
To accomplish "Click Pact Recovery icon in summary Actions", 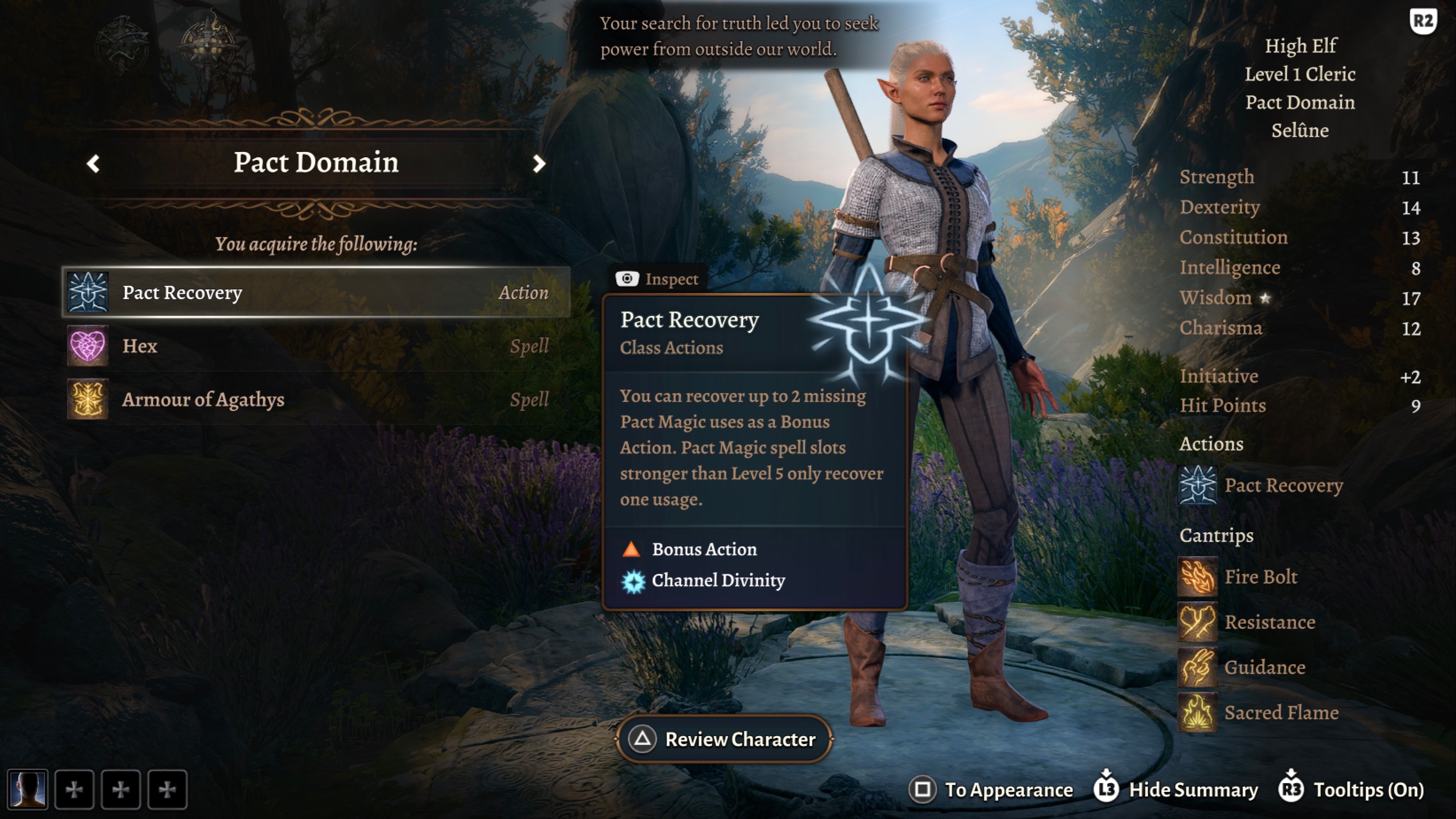I will coord(1198,485).
